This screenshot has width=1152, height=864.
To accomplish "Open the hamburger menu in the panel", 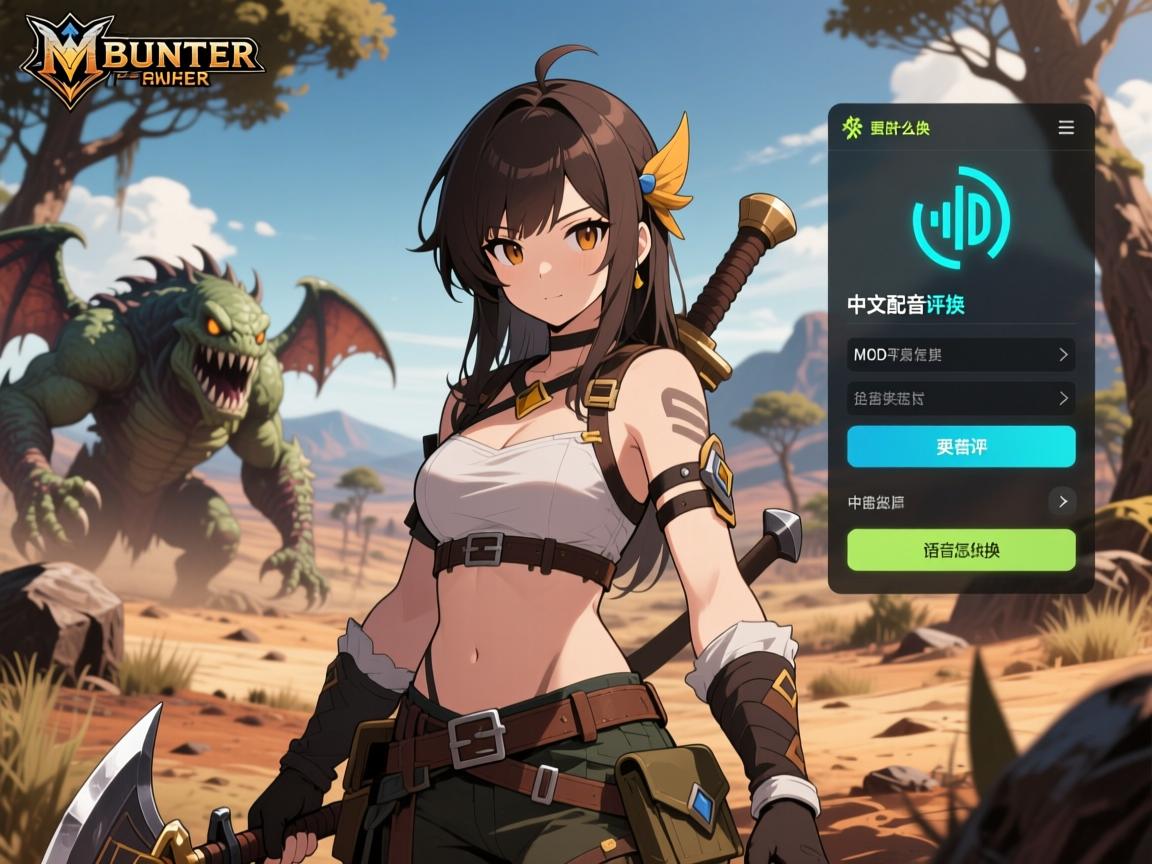I will pyautogui.click(x=1066, y=128).
